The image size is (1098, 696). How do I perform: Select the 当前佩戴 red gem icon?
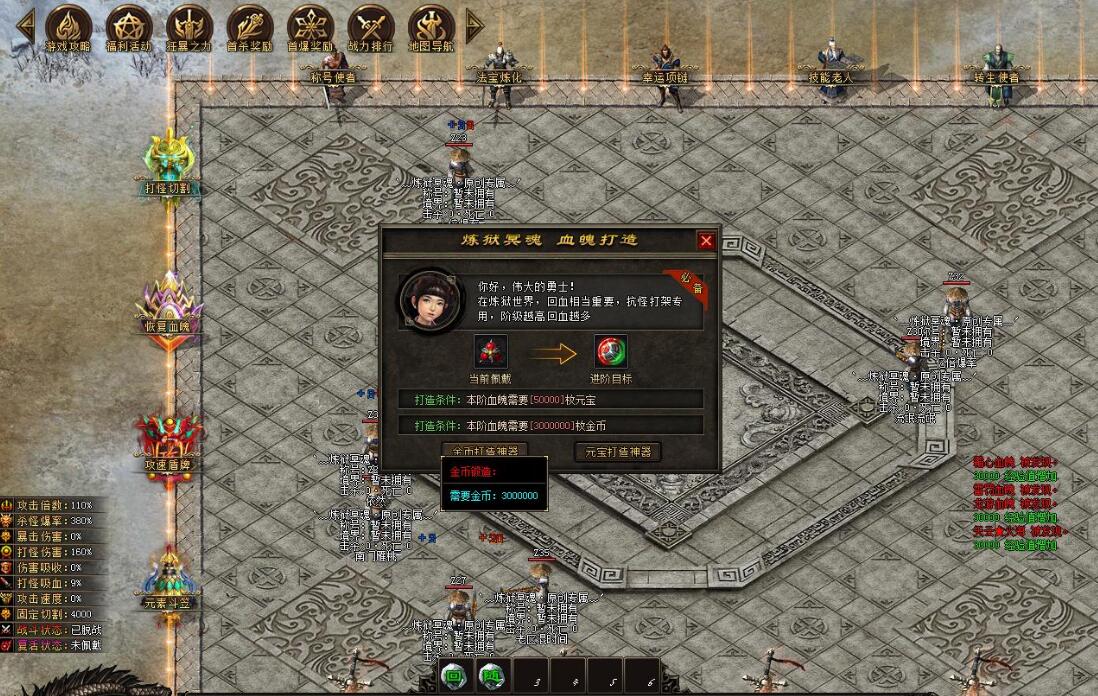pyautogui.click(x=490, y=352)
